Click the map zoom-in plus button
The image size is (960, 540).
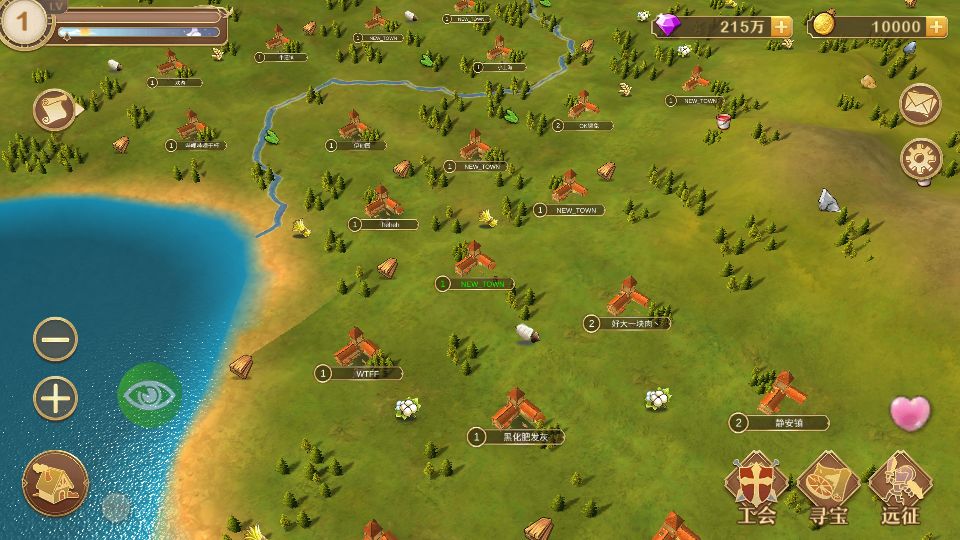(x=56, y=398)
